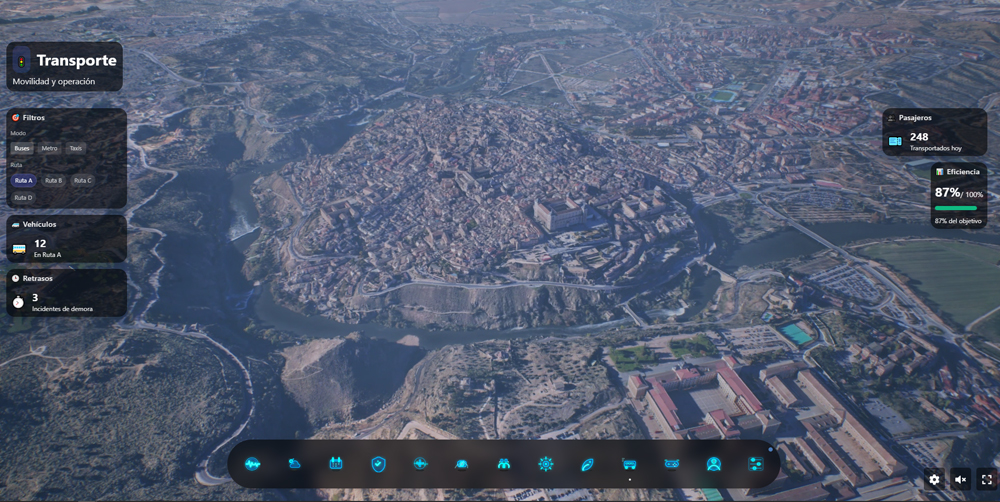Open the leaf environment icon

coord(587,464)
